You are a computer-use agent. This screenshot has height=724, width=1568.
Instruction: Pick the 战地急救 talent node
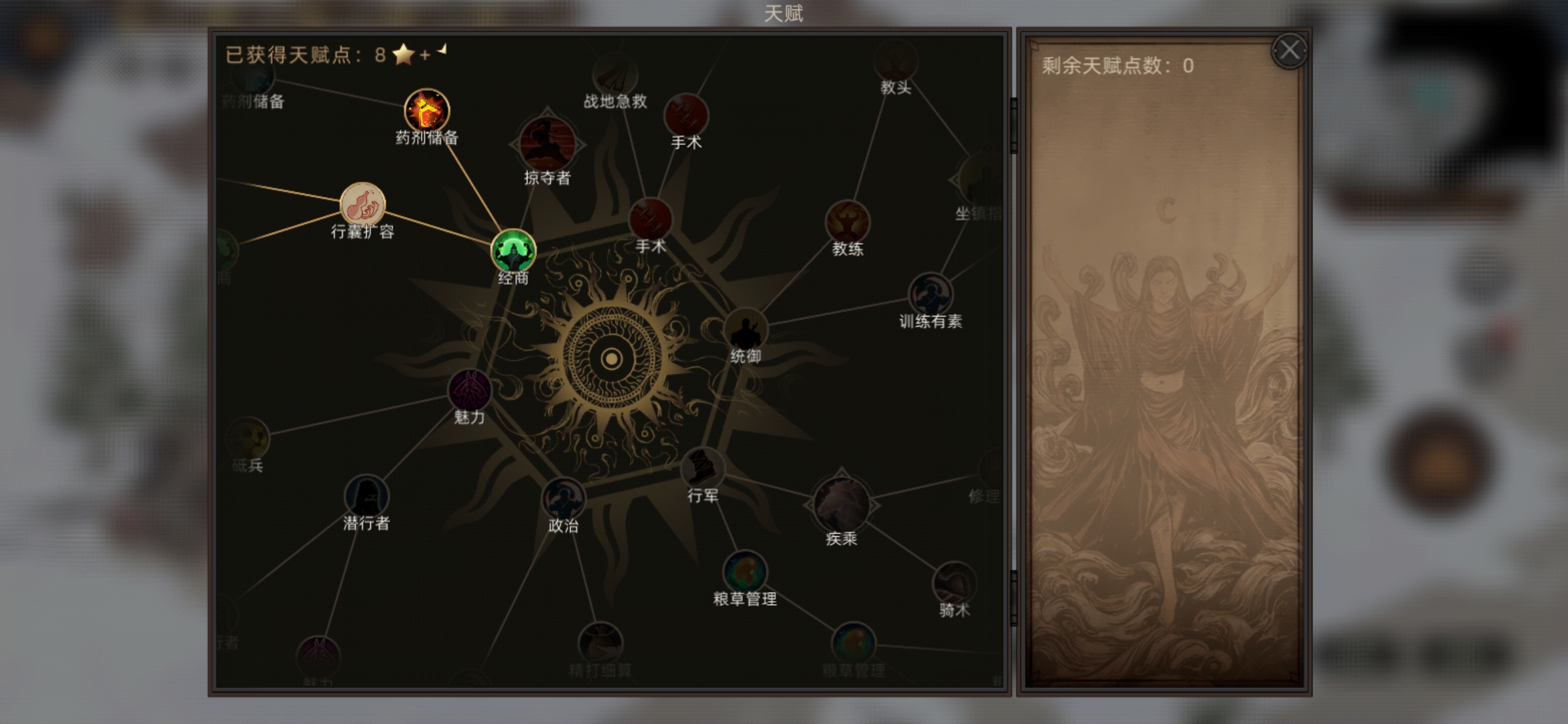coord(614,75)
